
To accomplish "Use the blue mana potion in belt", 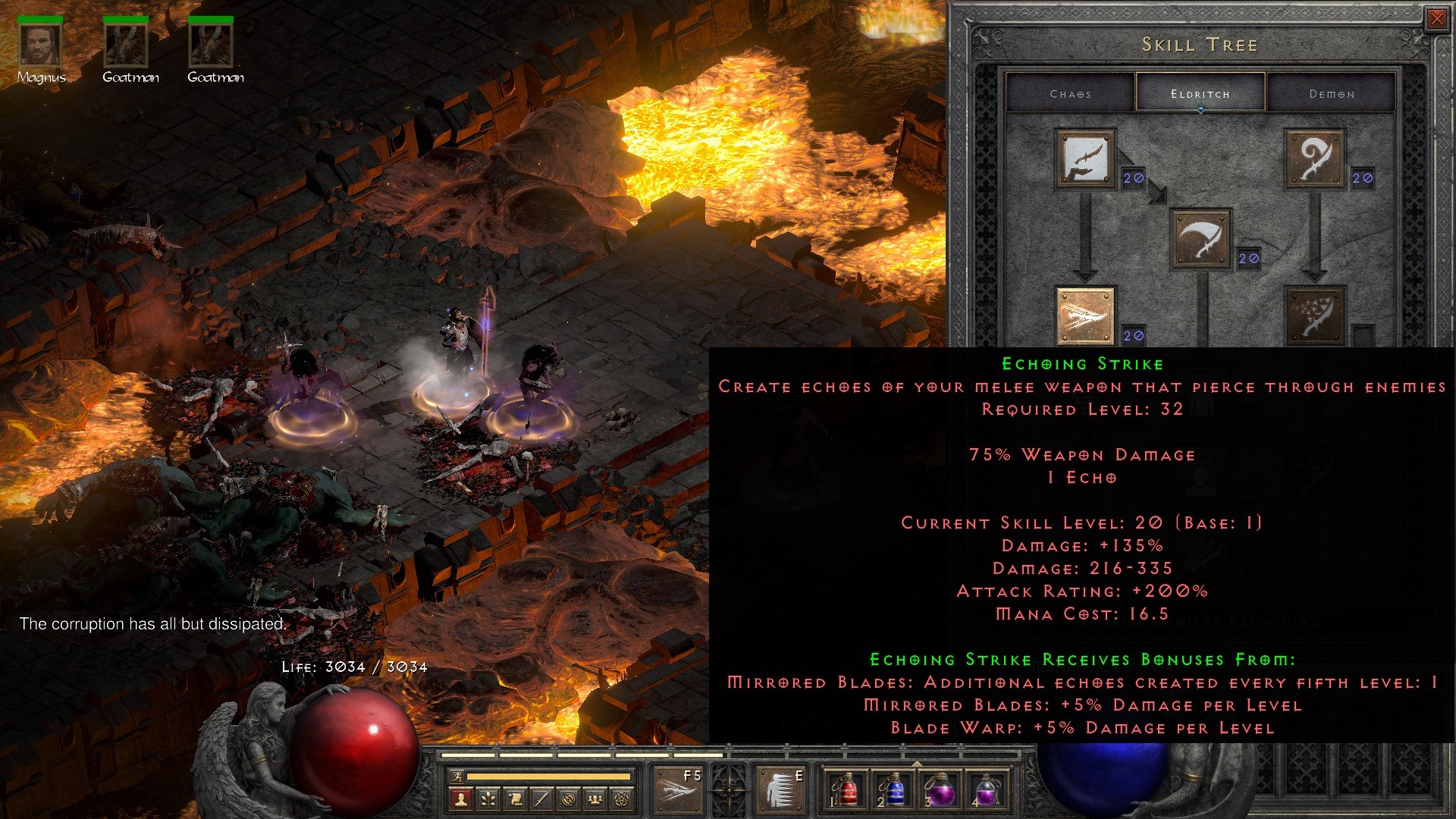I will click(893, 792).
